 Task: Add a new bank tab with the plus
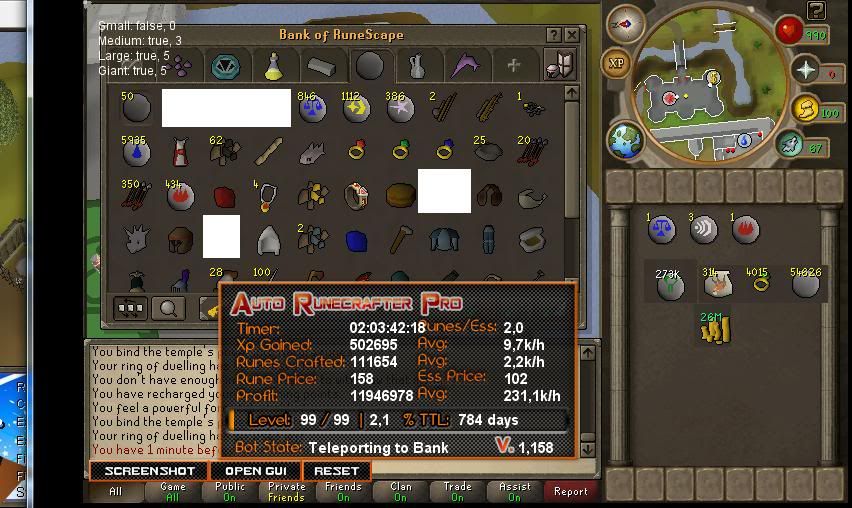[513, 66]
